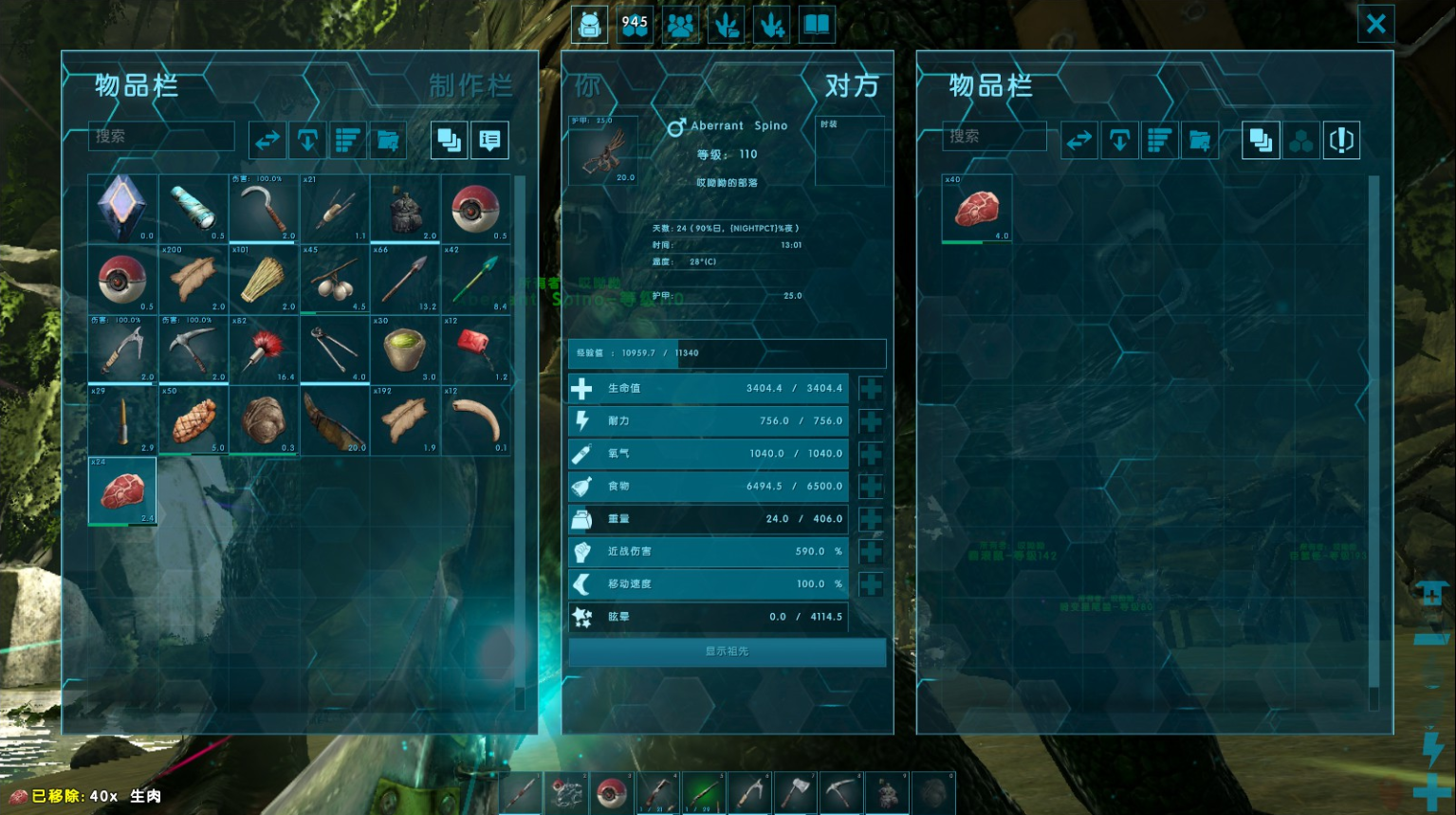Image resolution: width=1456 pixels, height=815 pixels.
Task: Open the survivor backpack icon at top
Action: click(589, 25)
